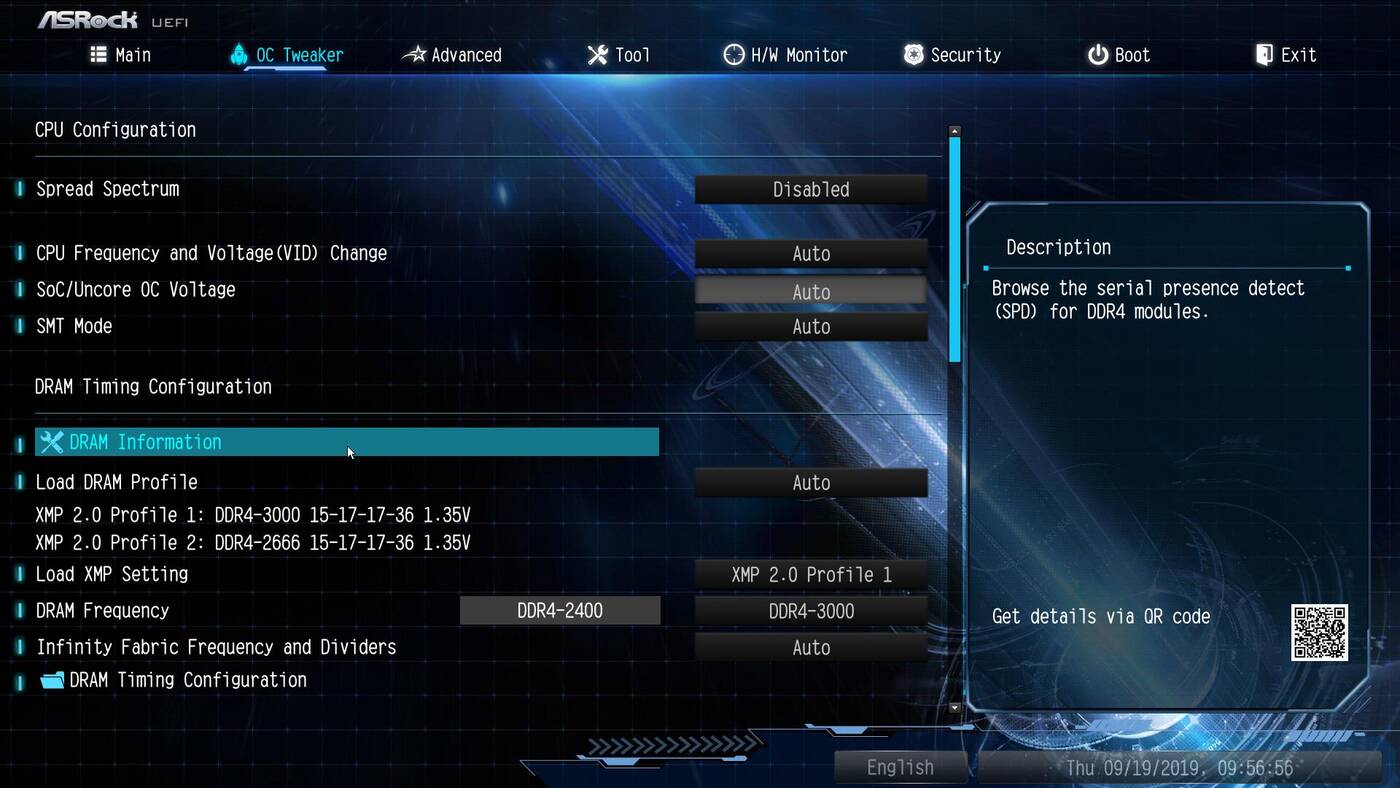
Task: Go to the H/W Monitor tab
Action: (785, 55)
